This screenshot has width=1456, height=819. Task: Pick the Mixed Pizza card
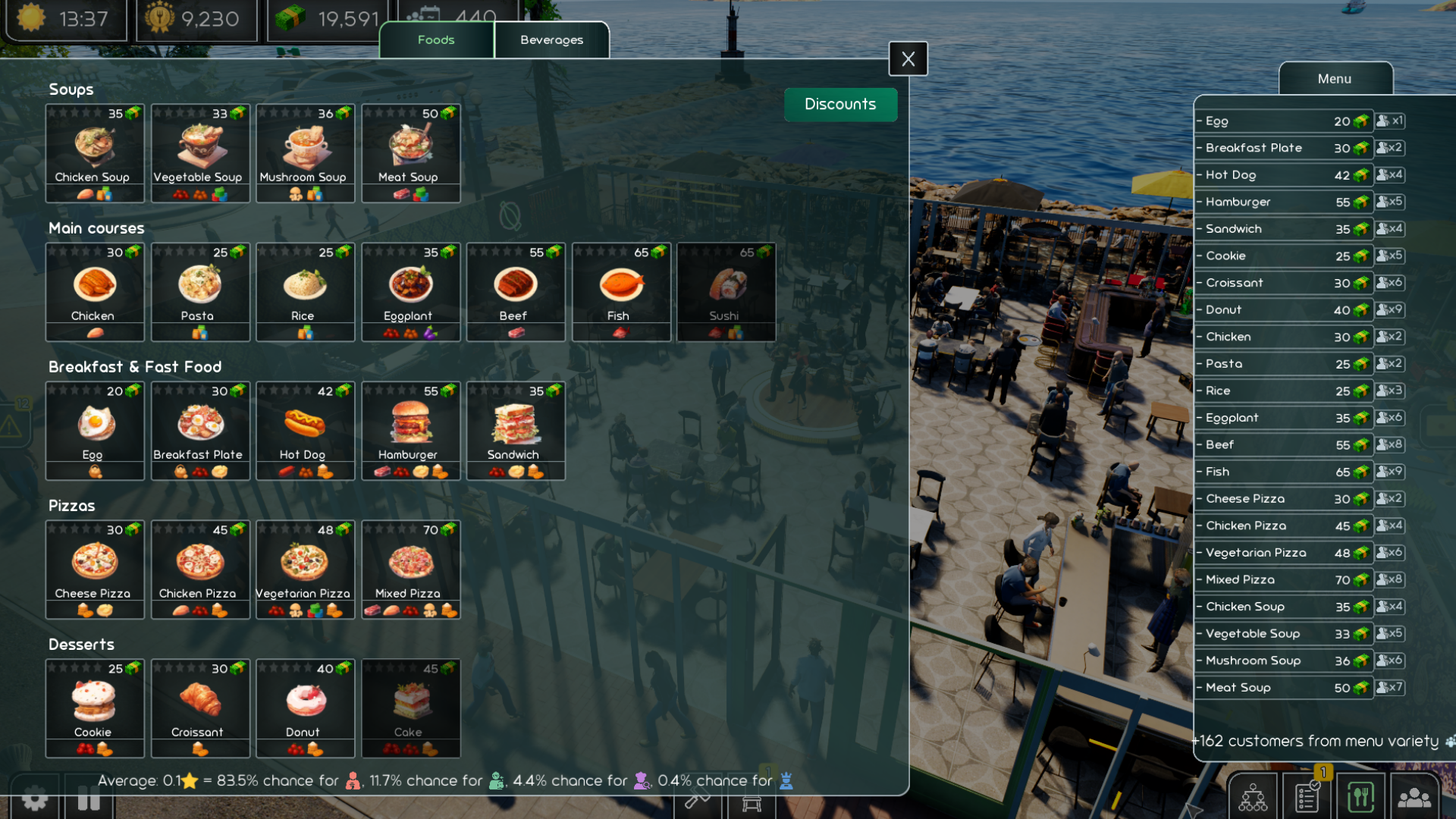pyautogui.click(x=410, y=570)
